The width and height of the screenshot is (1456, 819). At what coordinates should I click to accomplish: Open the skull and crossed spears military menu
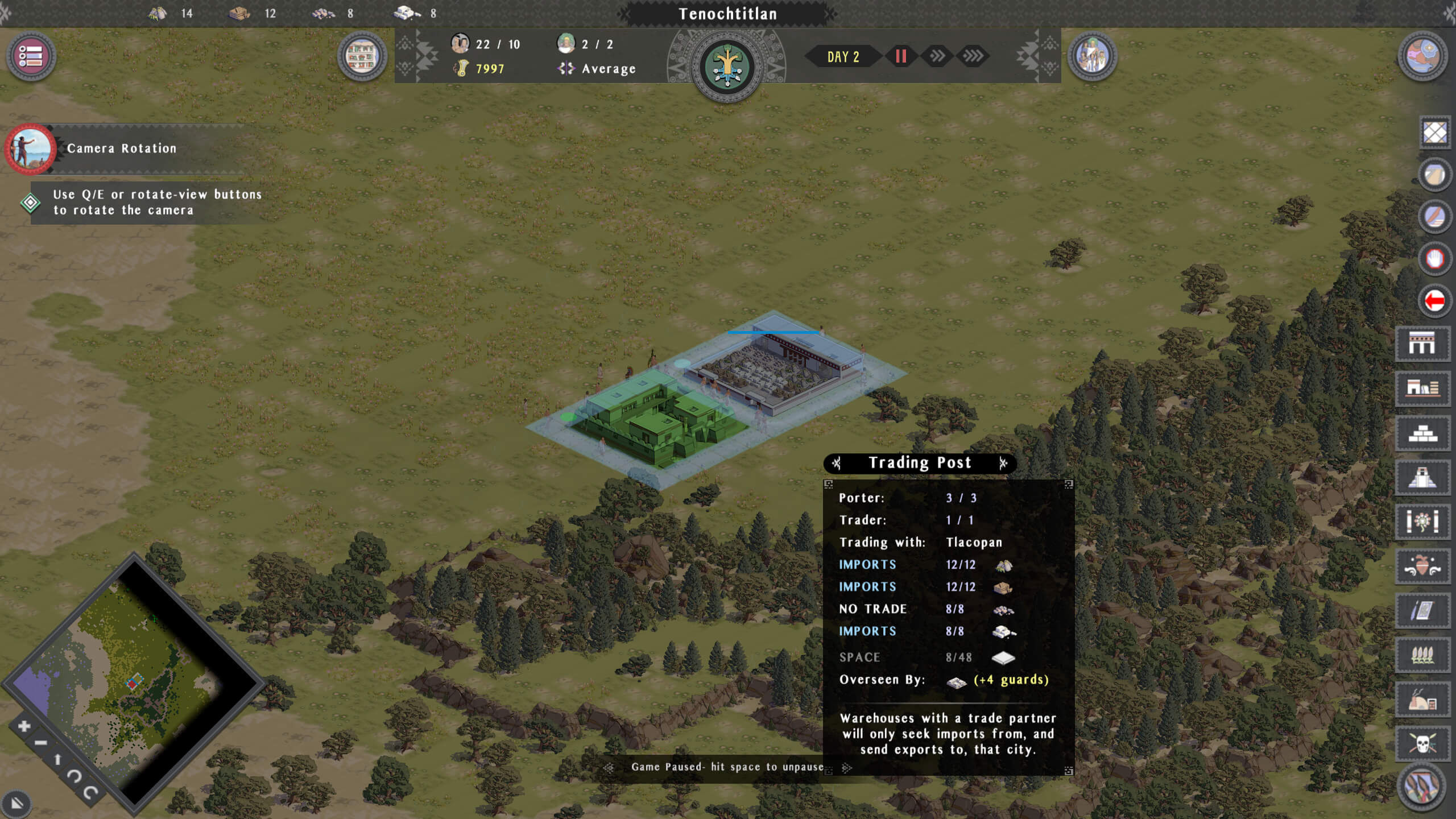1422,743
